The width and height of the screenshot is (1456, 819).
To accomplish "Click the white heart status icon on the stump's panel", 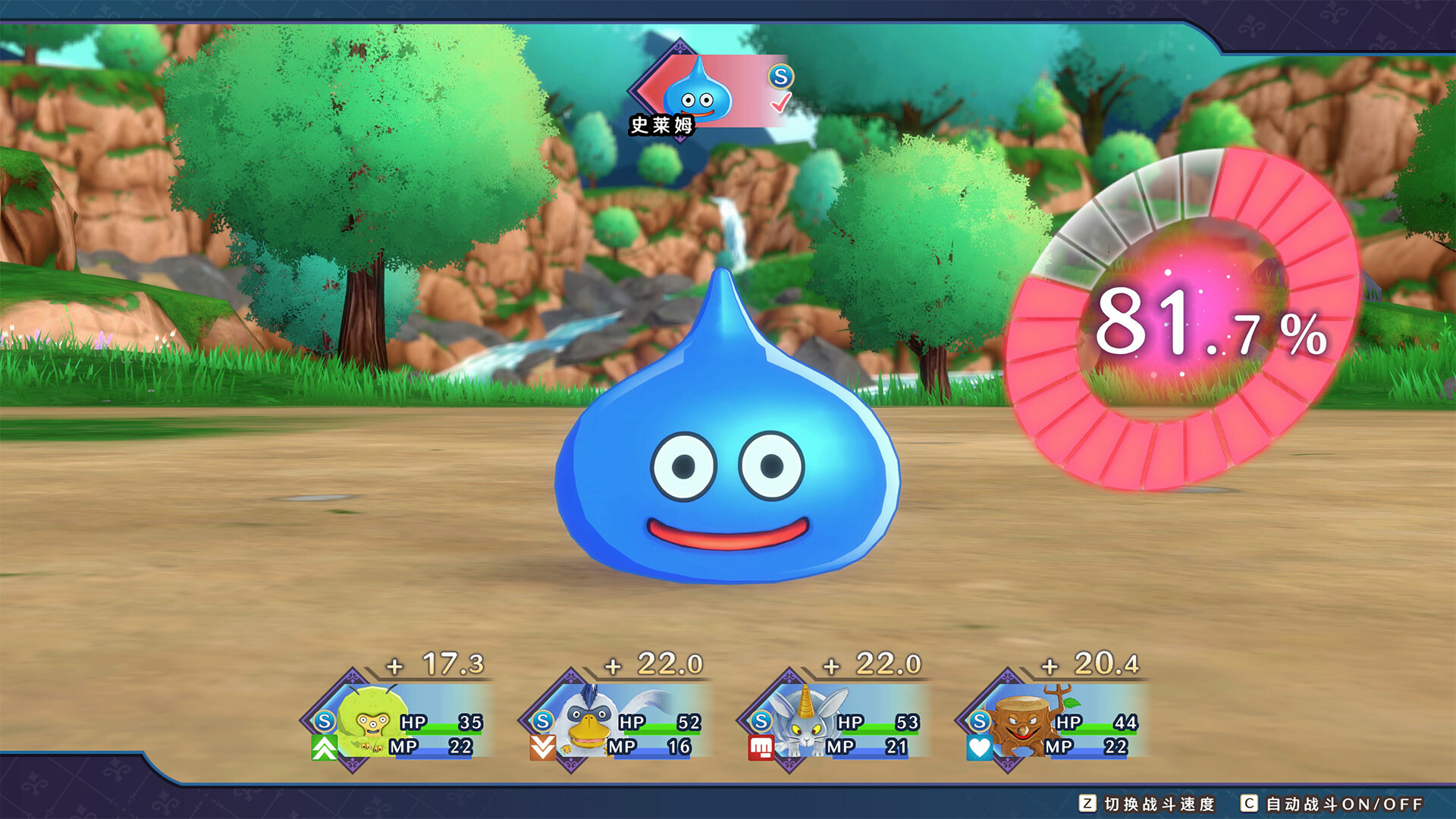I will tap(979, 749).
